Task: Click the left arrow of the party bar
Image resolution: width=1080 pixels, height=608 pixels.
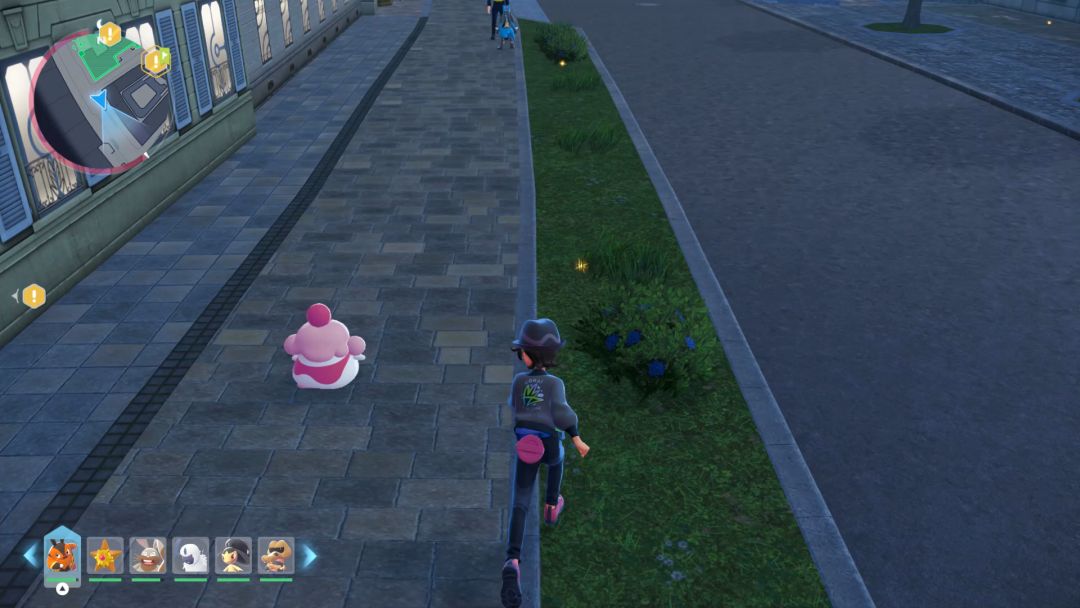Action: coord(30,555)
